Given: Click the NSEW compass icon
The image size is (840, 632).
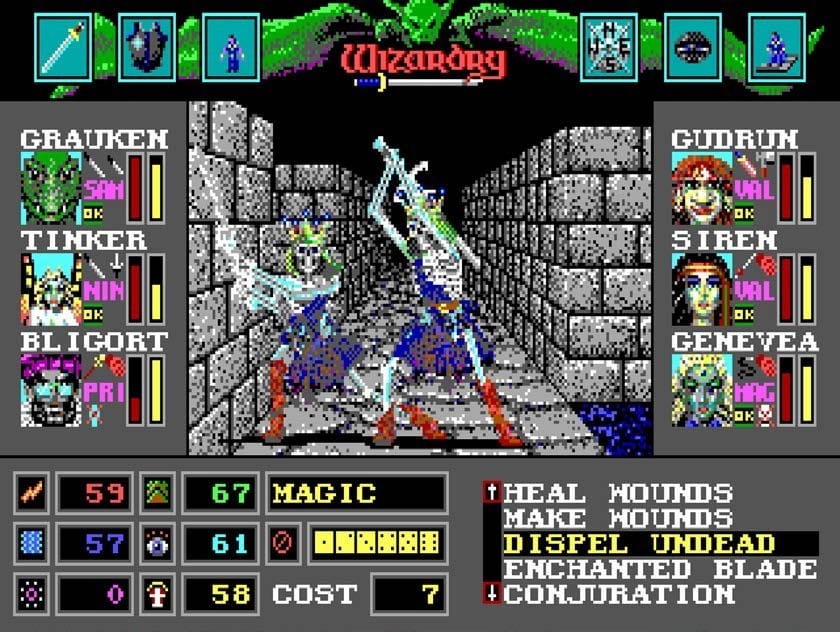Looking at the screenshot, I should [x=609, y=47].
